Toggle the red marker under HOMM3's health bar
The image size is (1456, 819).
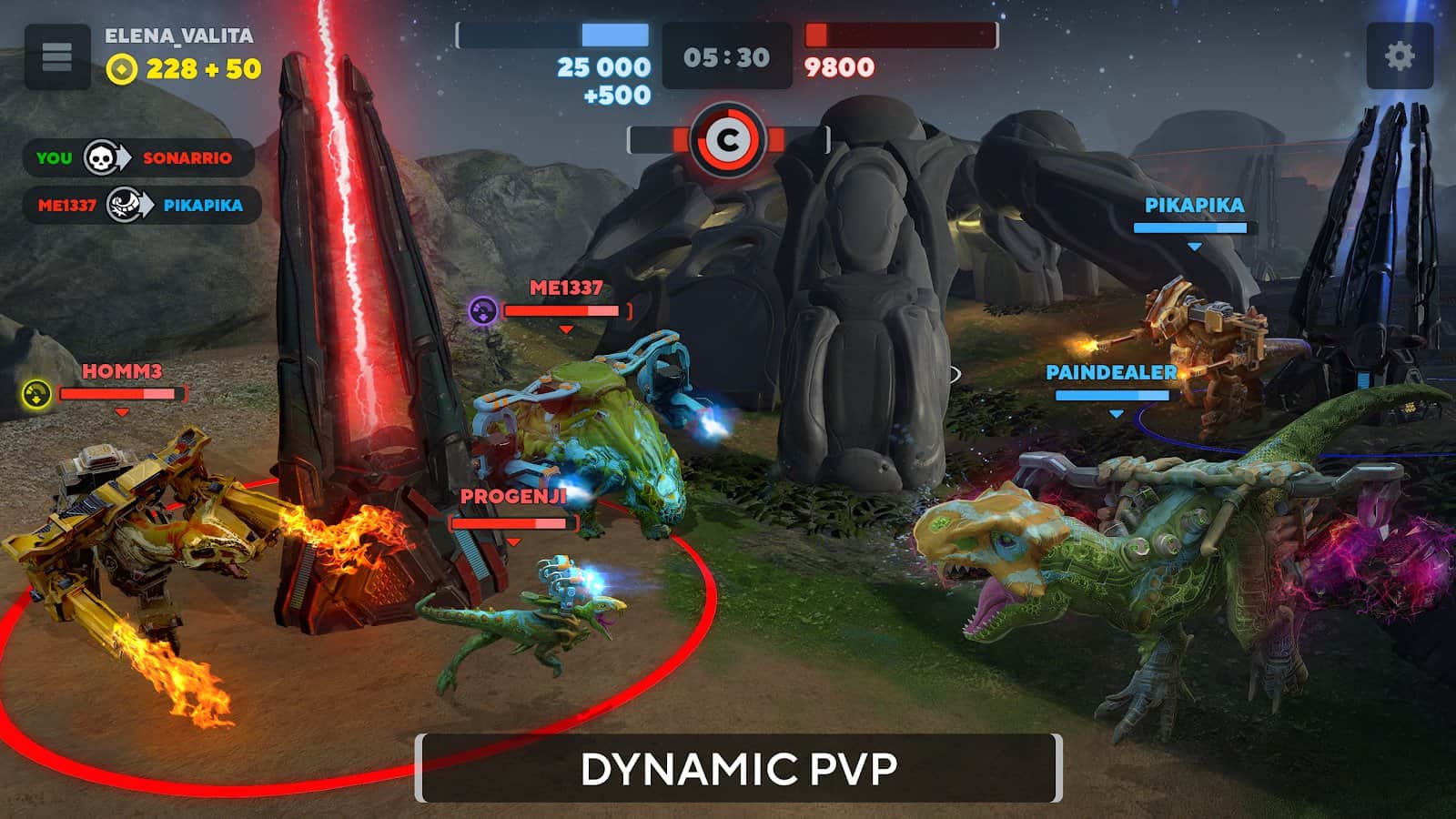click(121, 410)
